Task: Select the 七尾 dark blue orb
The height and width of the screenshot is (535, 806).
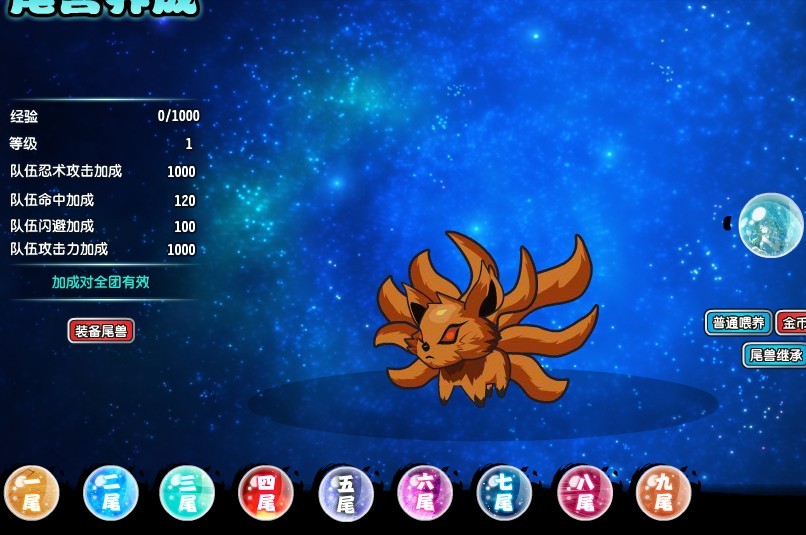Action: (504, 493)
